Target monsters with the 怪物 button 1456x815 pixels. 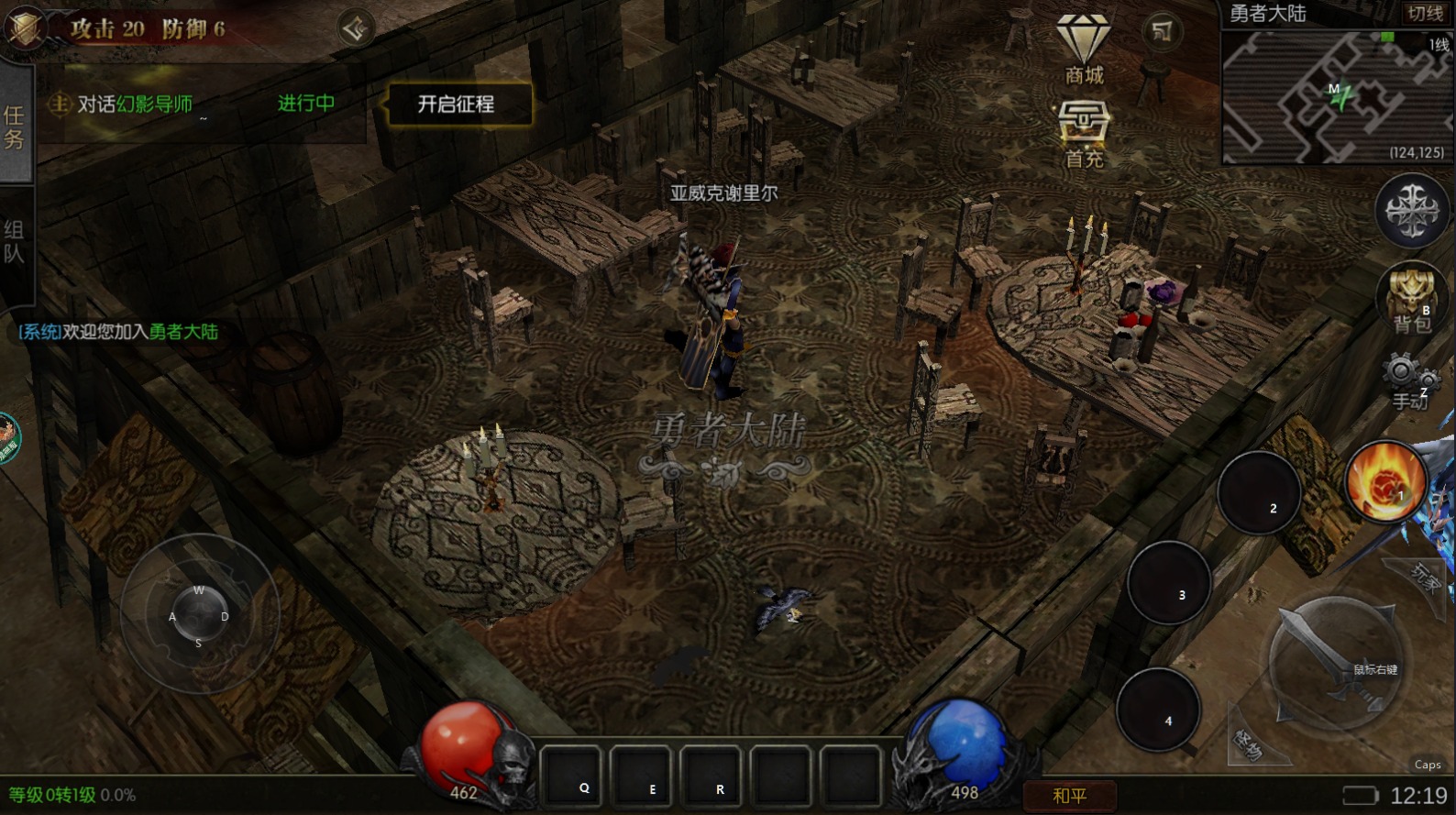[x=1248, y=744]
